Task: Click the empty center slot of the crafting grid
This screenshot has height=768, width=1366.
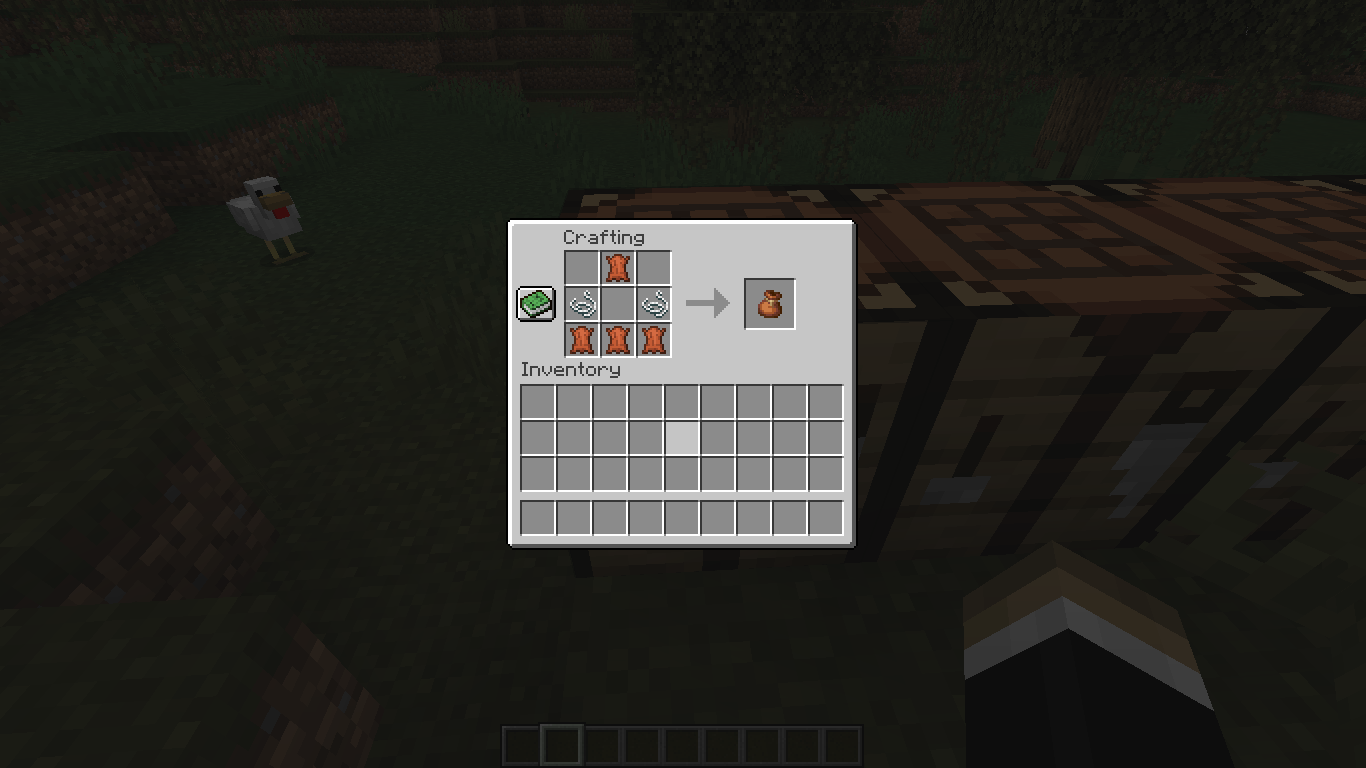Action: [617, 303]
